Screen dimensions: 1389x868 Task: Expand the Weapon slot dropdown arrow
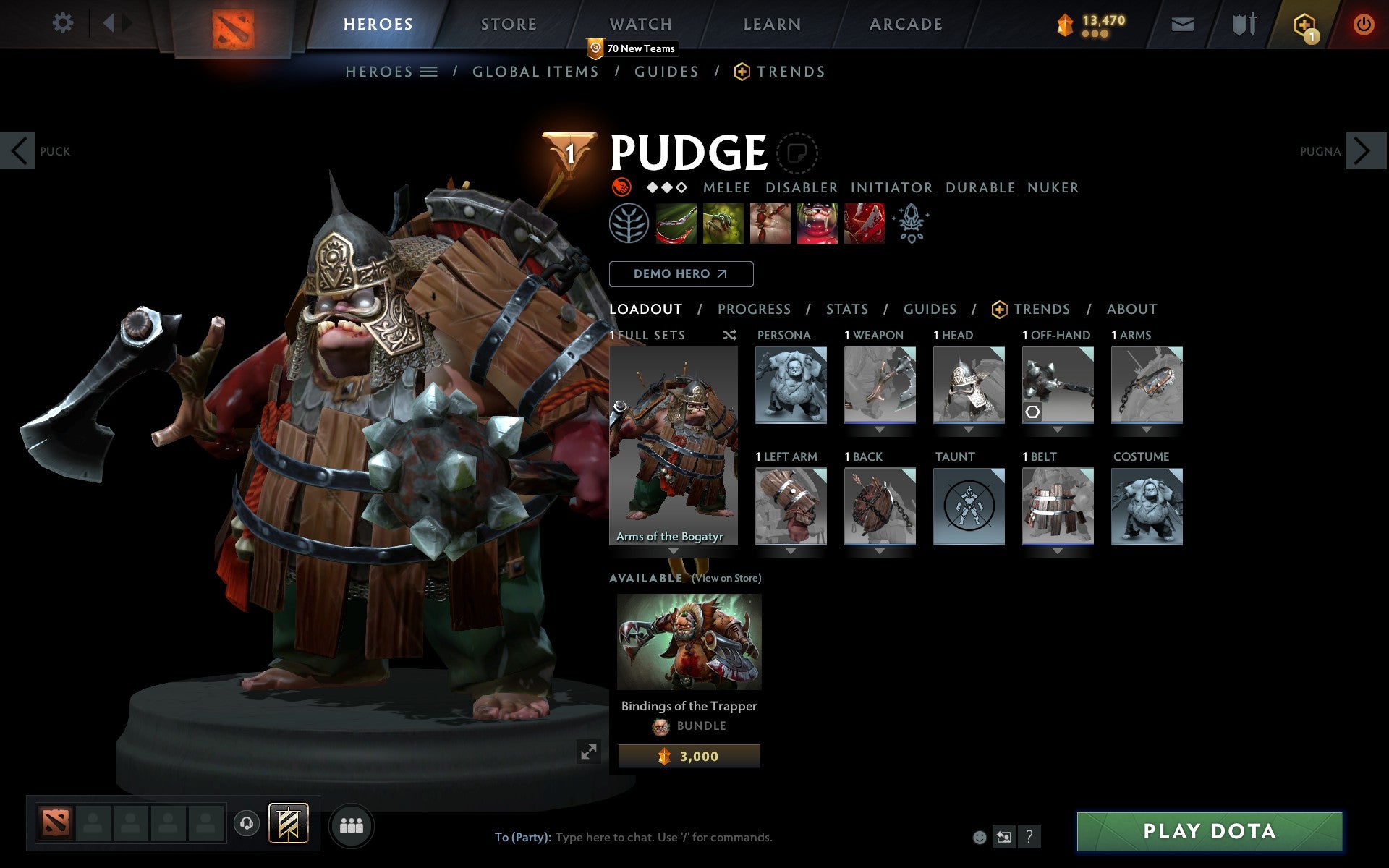tap(880, 428)
